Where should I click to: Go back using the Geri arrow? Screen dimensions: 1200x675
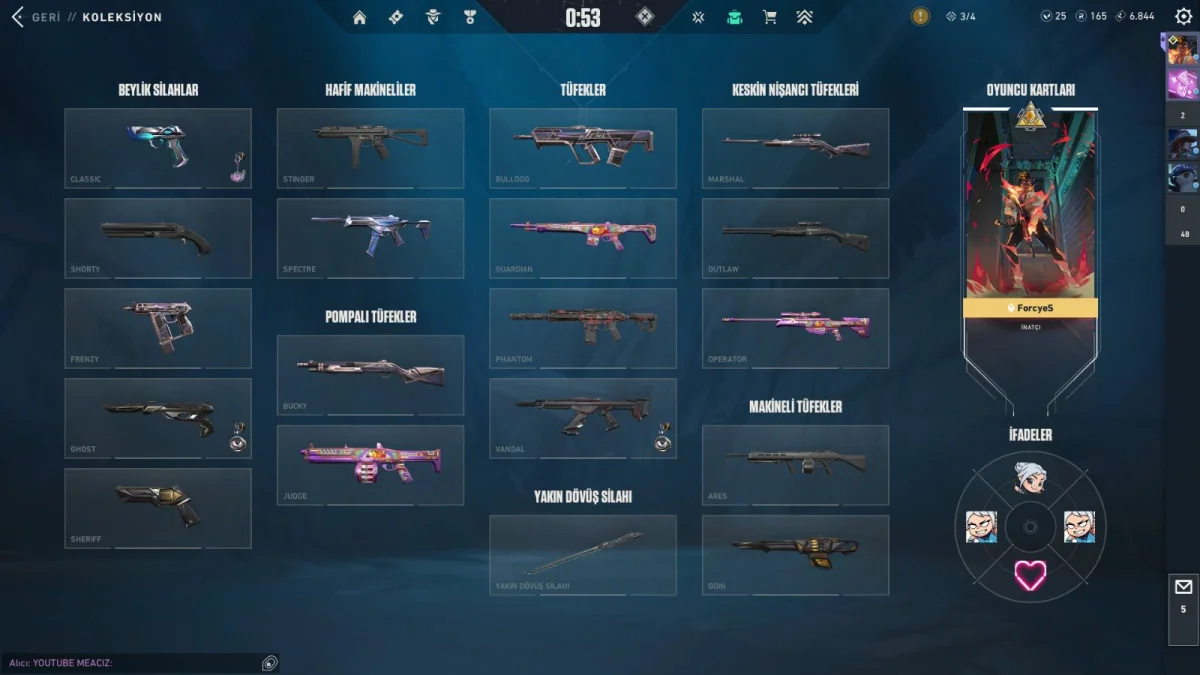[17, 17]
